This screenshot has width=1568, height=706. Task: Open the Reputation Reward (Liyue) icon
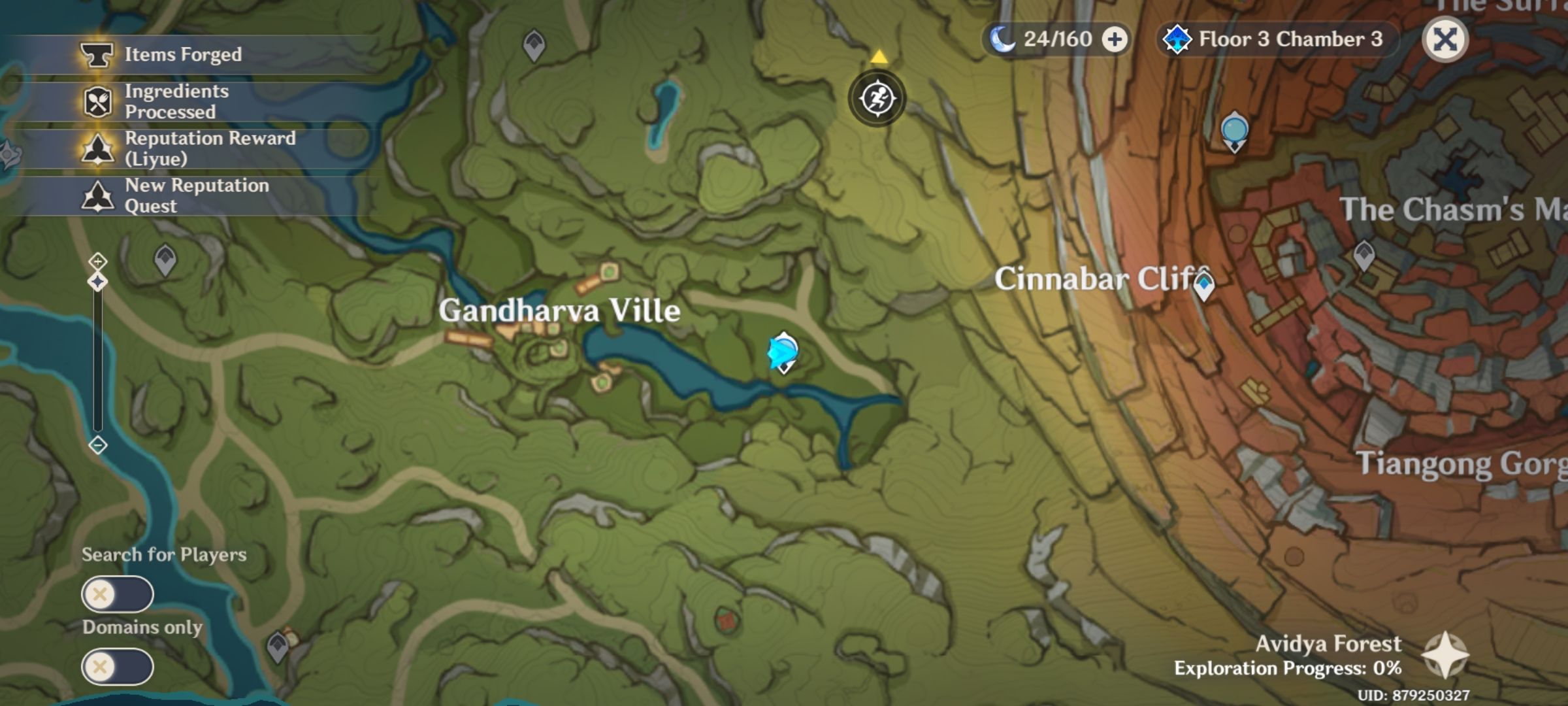(x=98, y=148)
